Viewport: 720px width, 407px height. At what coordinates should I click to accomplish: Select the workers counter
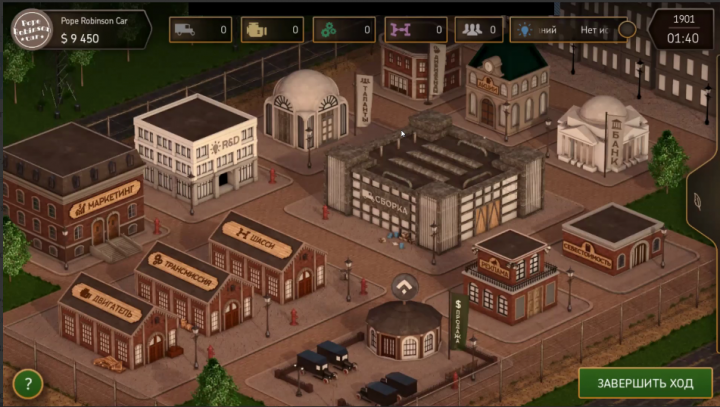(479, 30)
